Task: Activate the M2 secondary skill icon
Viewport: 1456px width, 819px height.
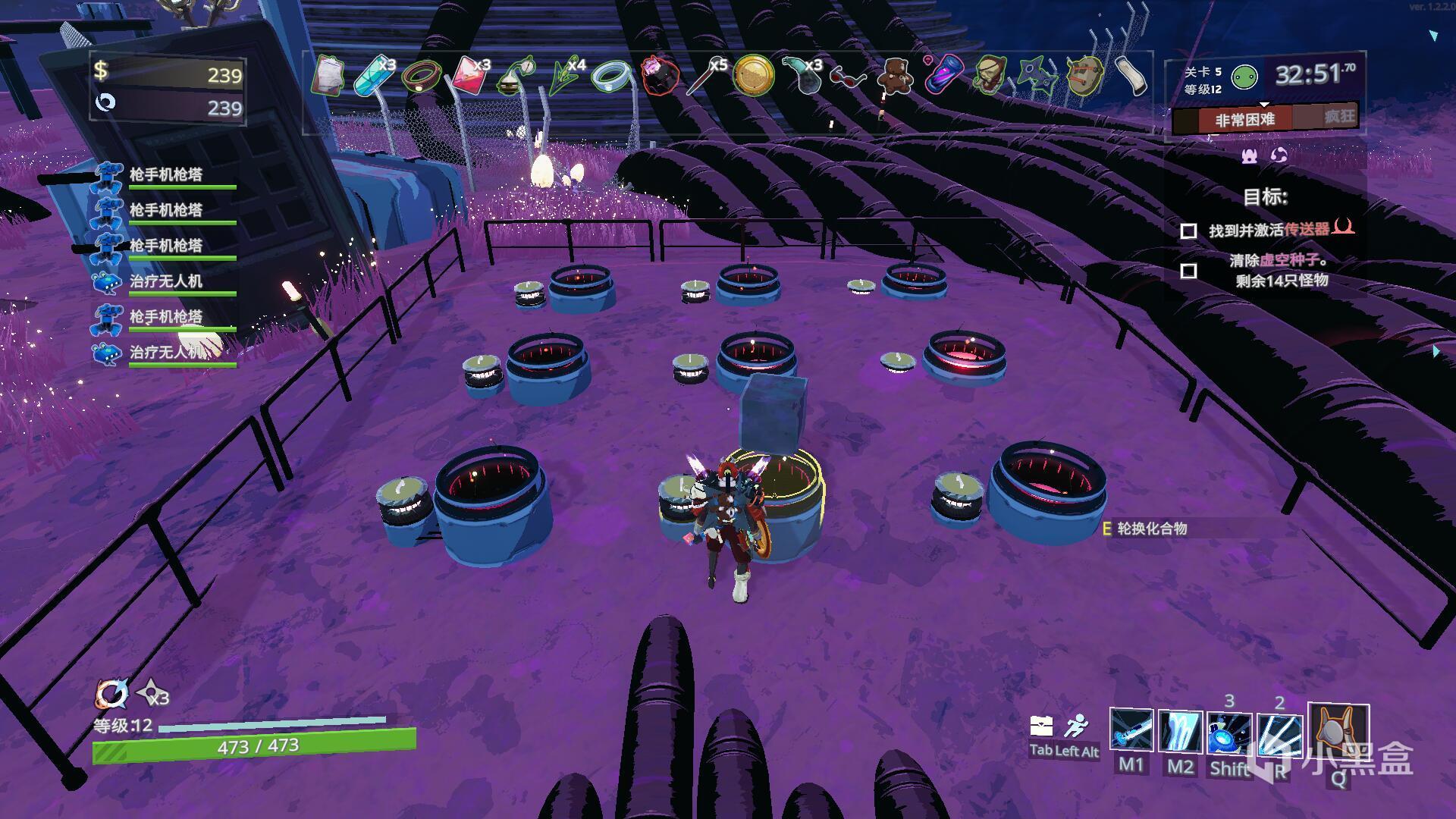Action: point(1180,731)
